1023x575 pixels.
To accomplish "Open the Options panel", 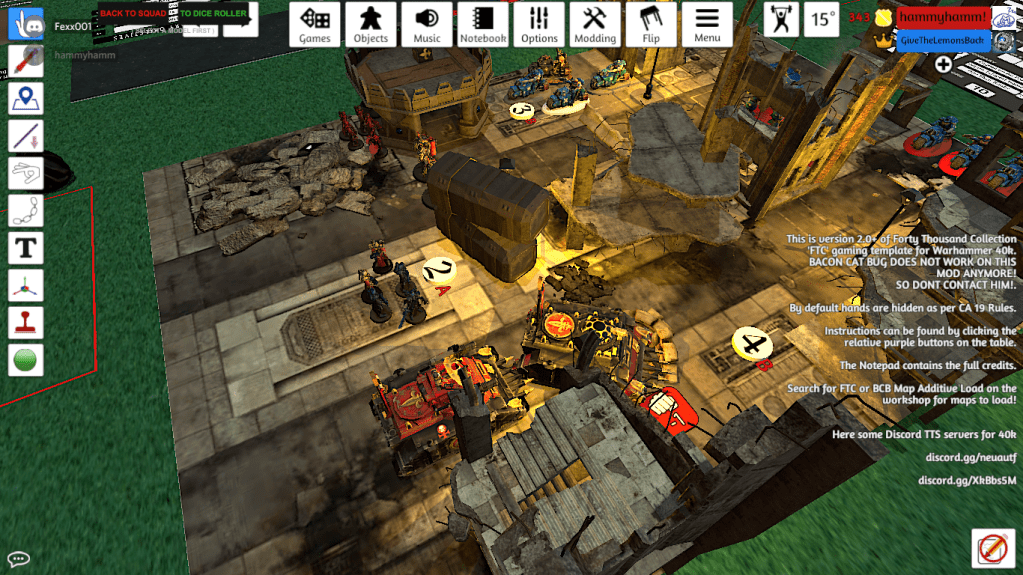I will point(539,24).
